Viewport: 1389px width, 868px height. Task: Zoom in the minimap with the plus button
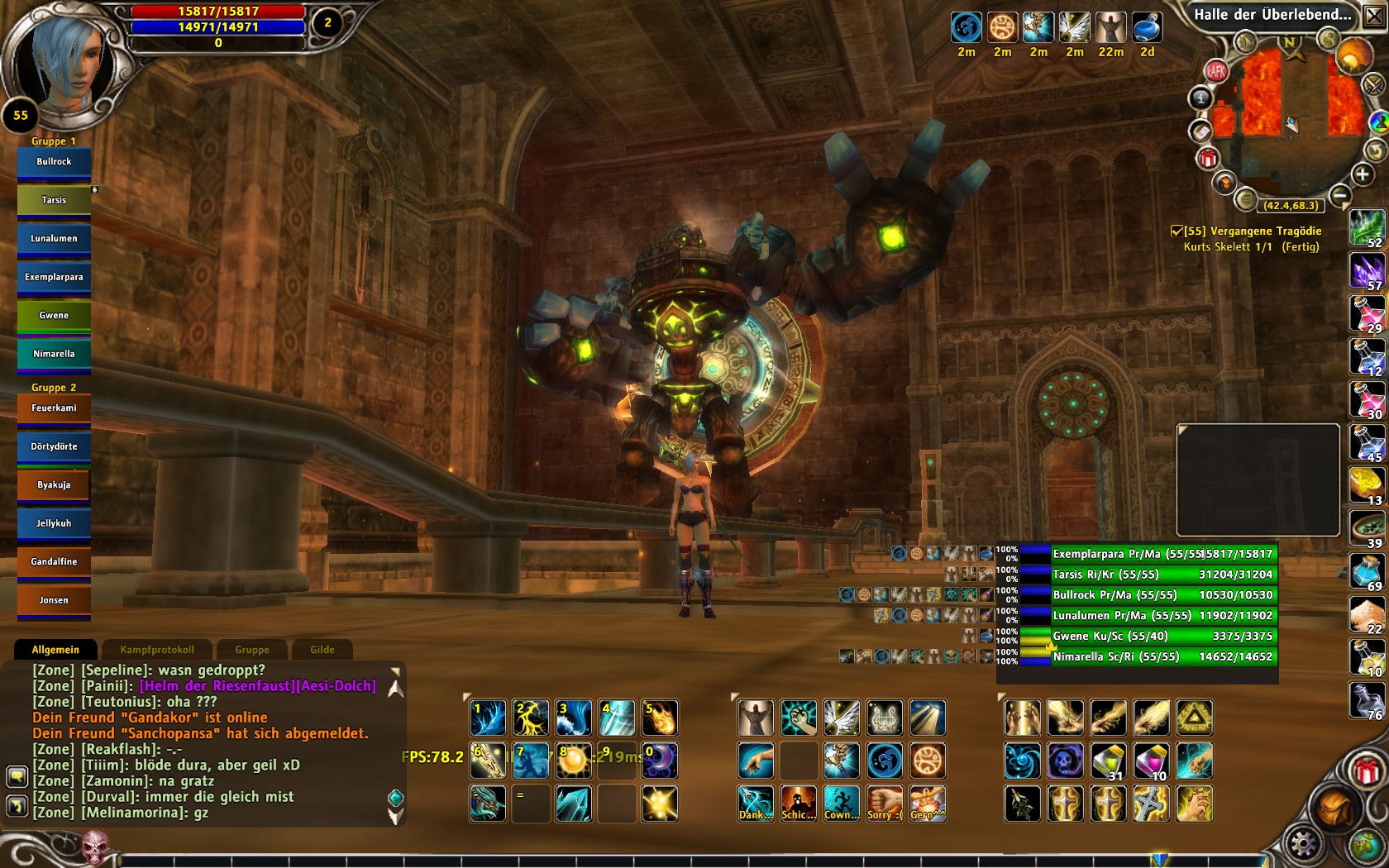(x=1362, y=174)
